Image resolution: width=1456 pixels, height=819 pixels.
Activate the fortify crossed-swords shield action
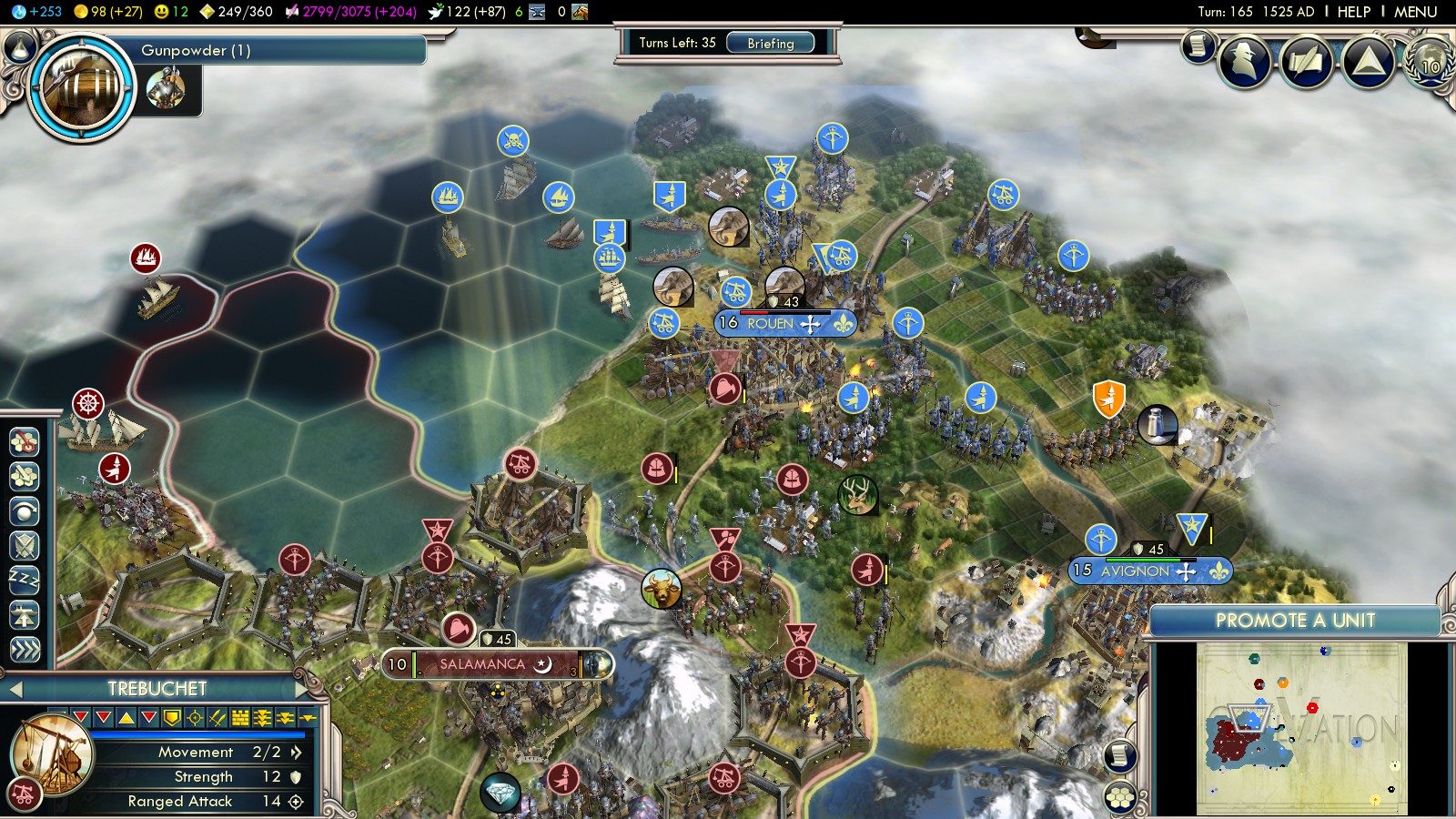pyautogui.click(x=25, y=545)
